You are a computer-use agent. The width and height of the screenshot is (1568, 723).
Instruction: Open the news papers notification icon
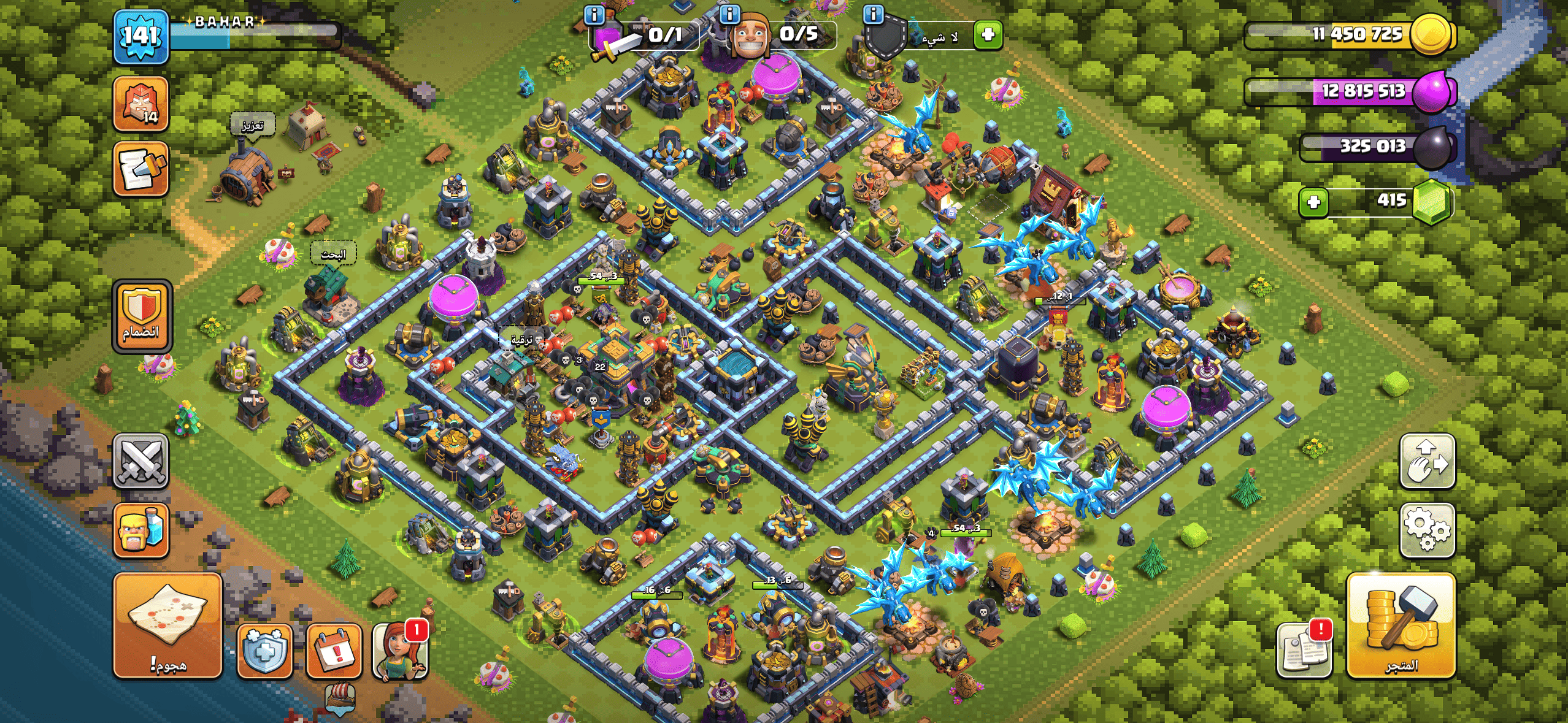(1304, 651)
